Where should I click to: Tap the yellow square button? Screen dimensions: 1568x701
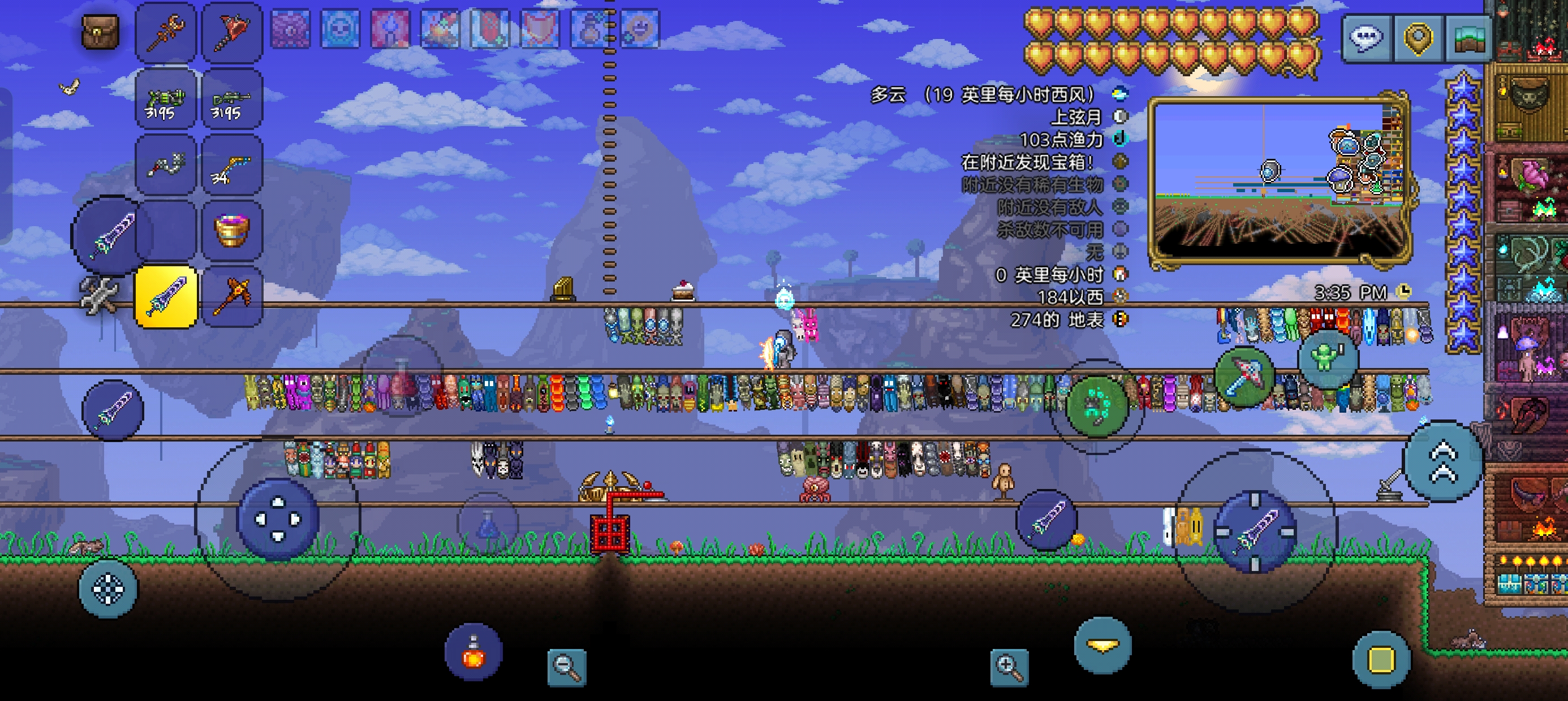coord(1381,660)
